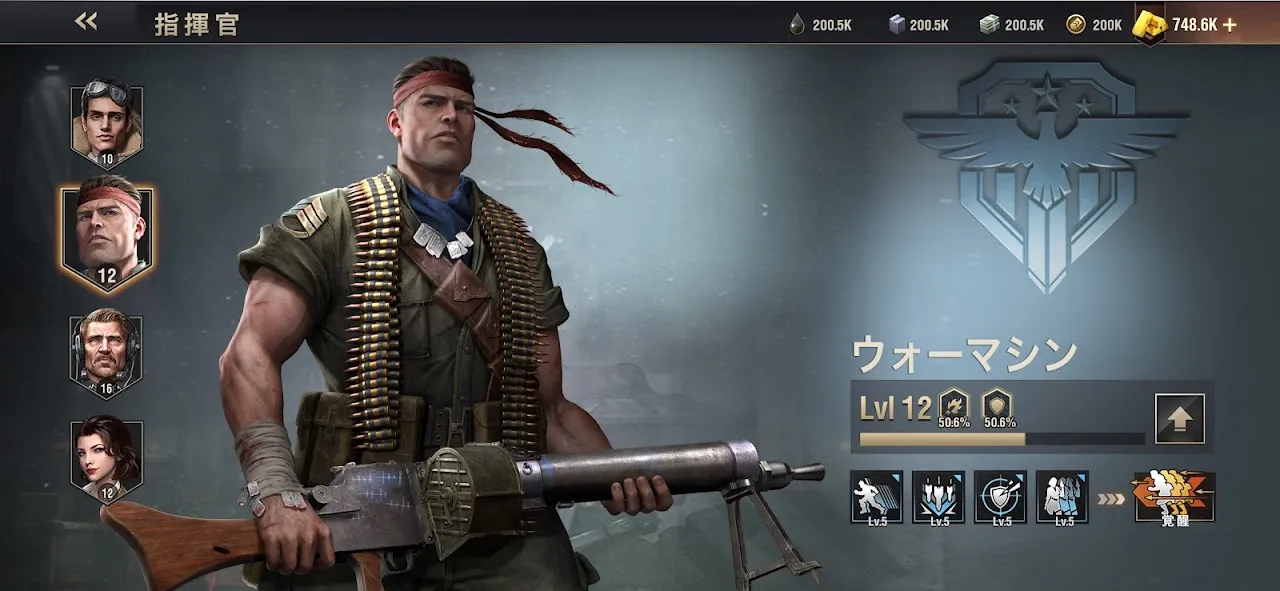Select the goggled pilot commander portrait

click(107, 124)
